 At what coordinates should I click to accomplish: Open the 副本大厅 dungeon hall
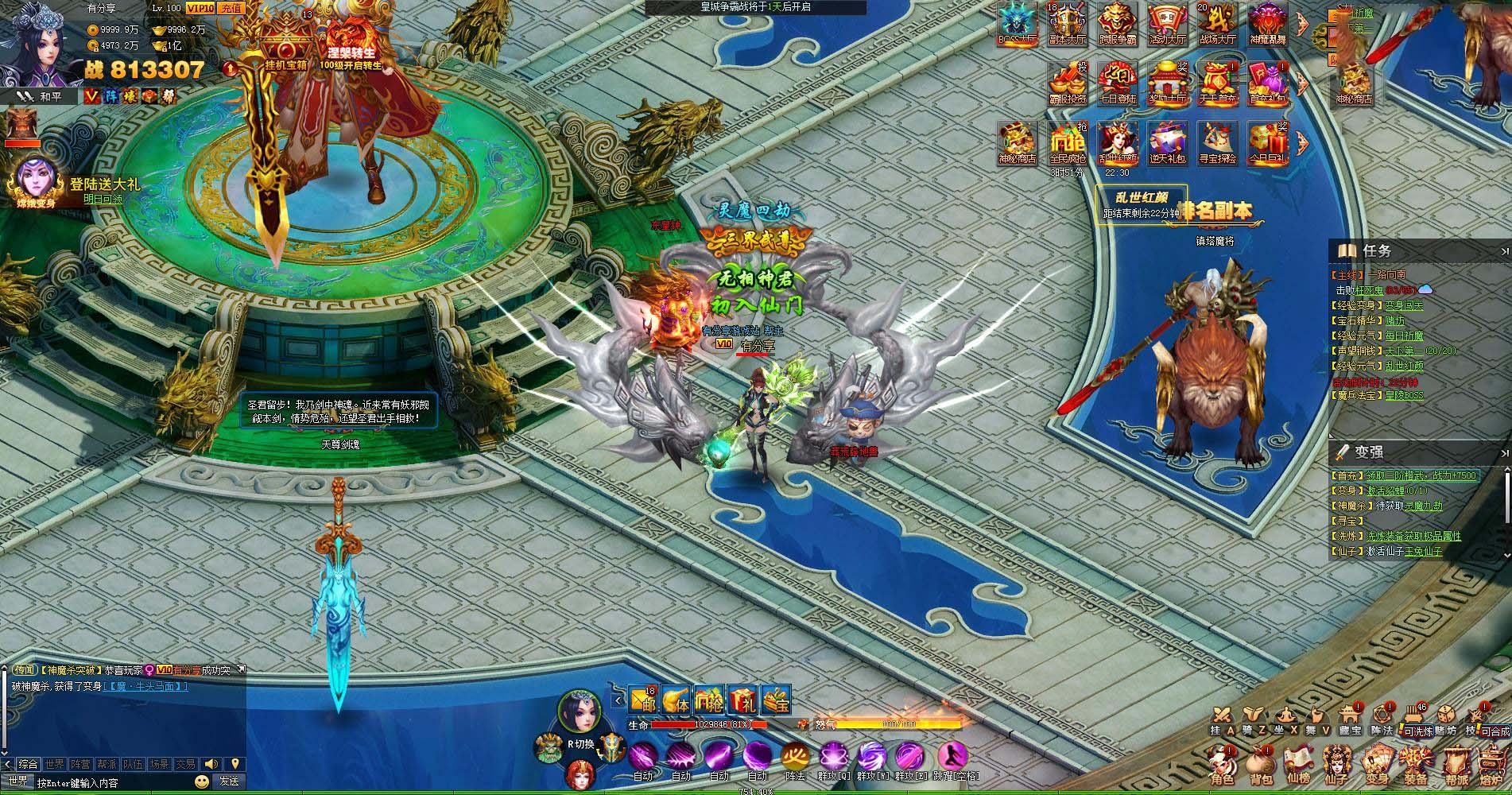click(x=1068, y=23)
